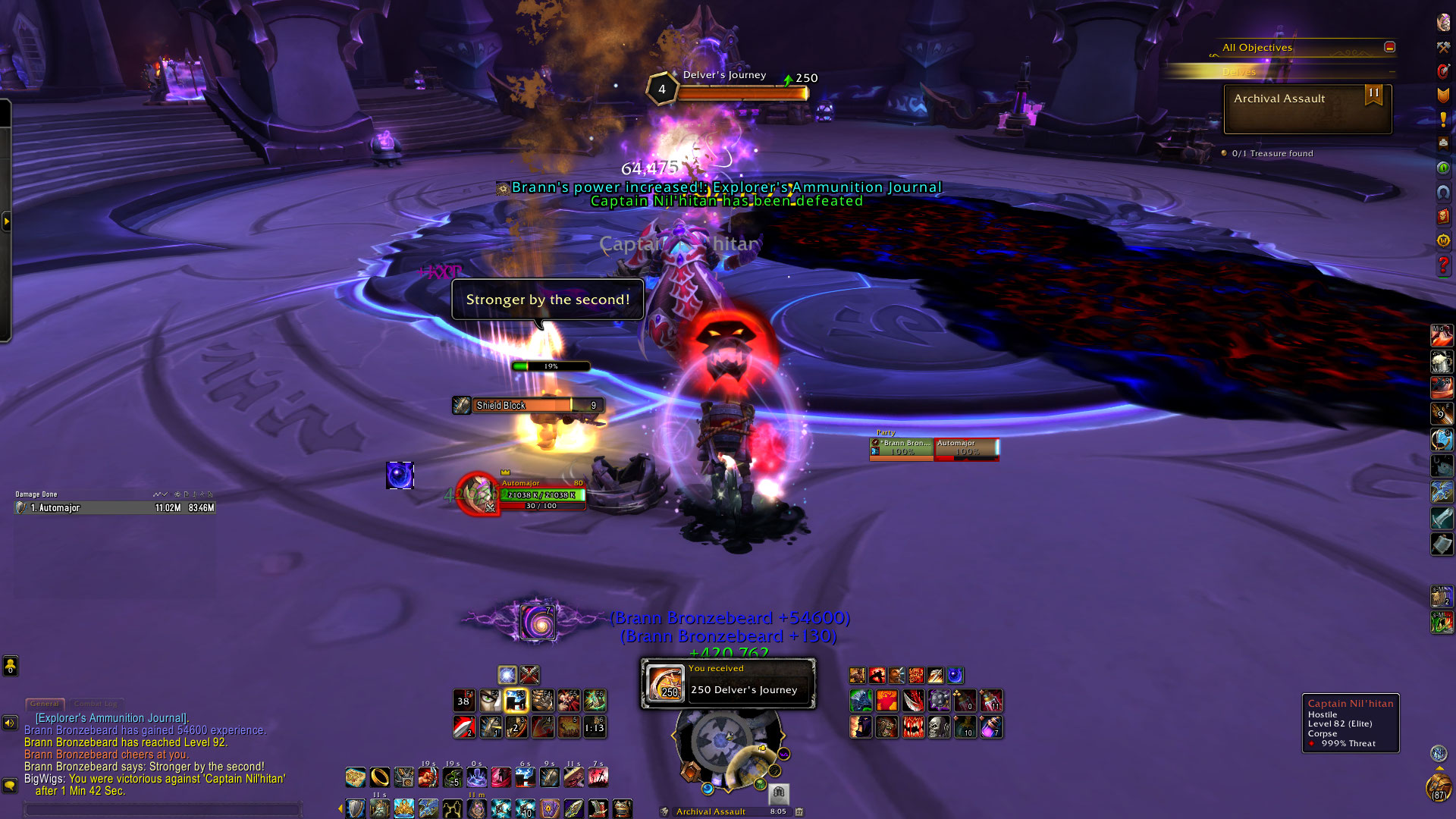Use the purple potion with count 7

(x=990, y=728)
